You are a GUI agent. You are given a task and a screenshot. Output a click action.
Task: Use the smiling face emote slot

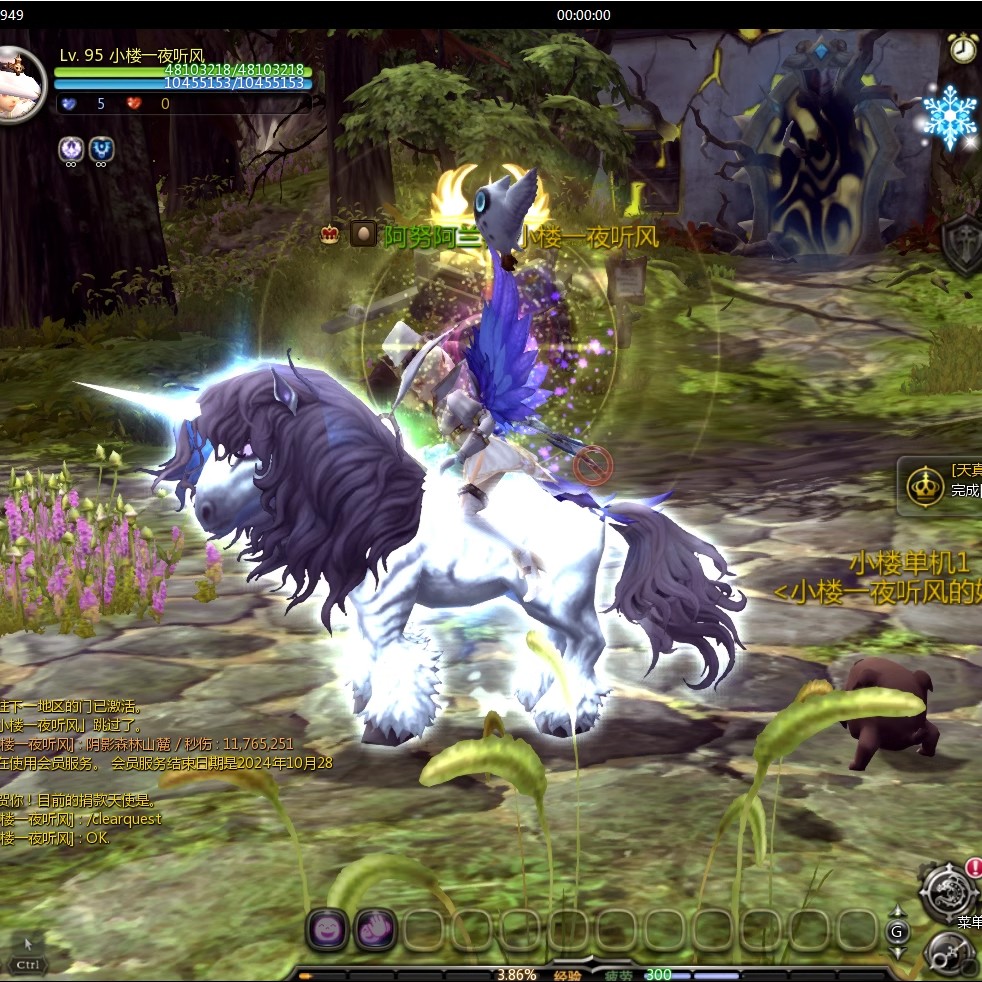tap(327, 930)
